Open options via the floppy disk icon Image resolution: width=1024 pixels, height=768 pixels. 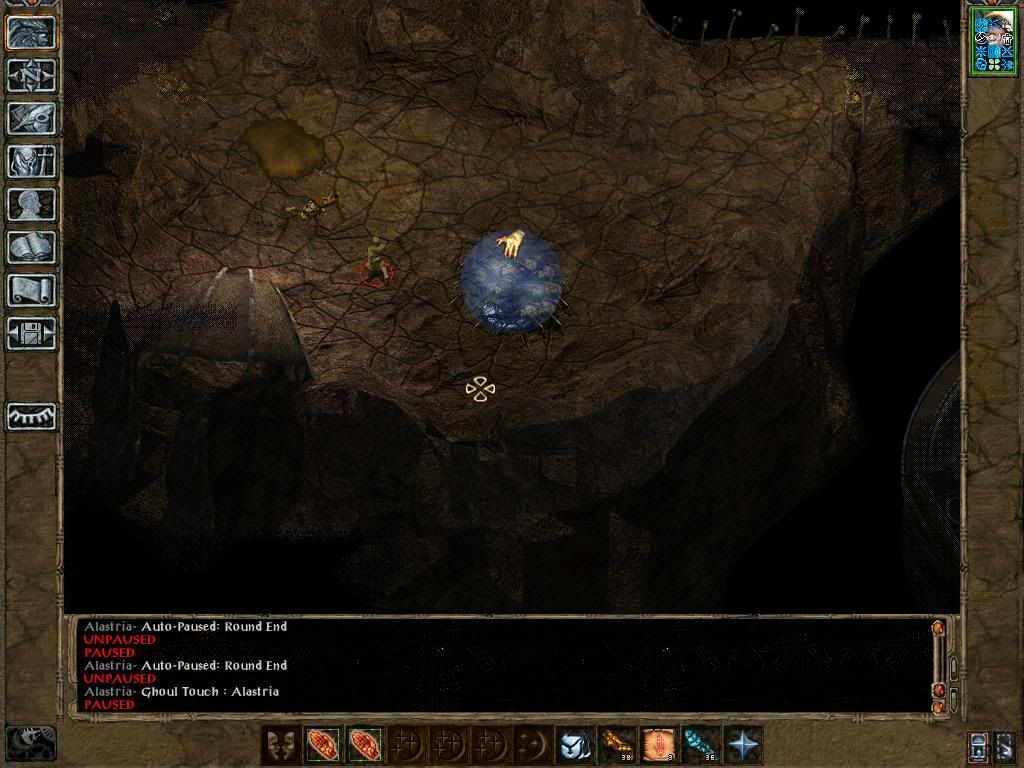[x=32, y=333]
